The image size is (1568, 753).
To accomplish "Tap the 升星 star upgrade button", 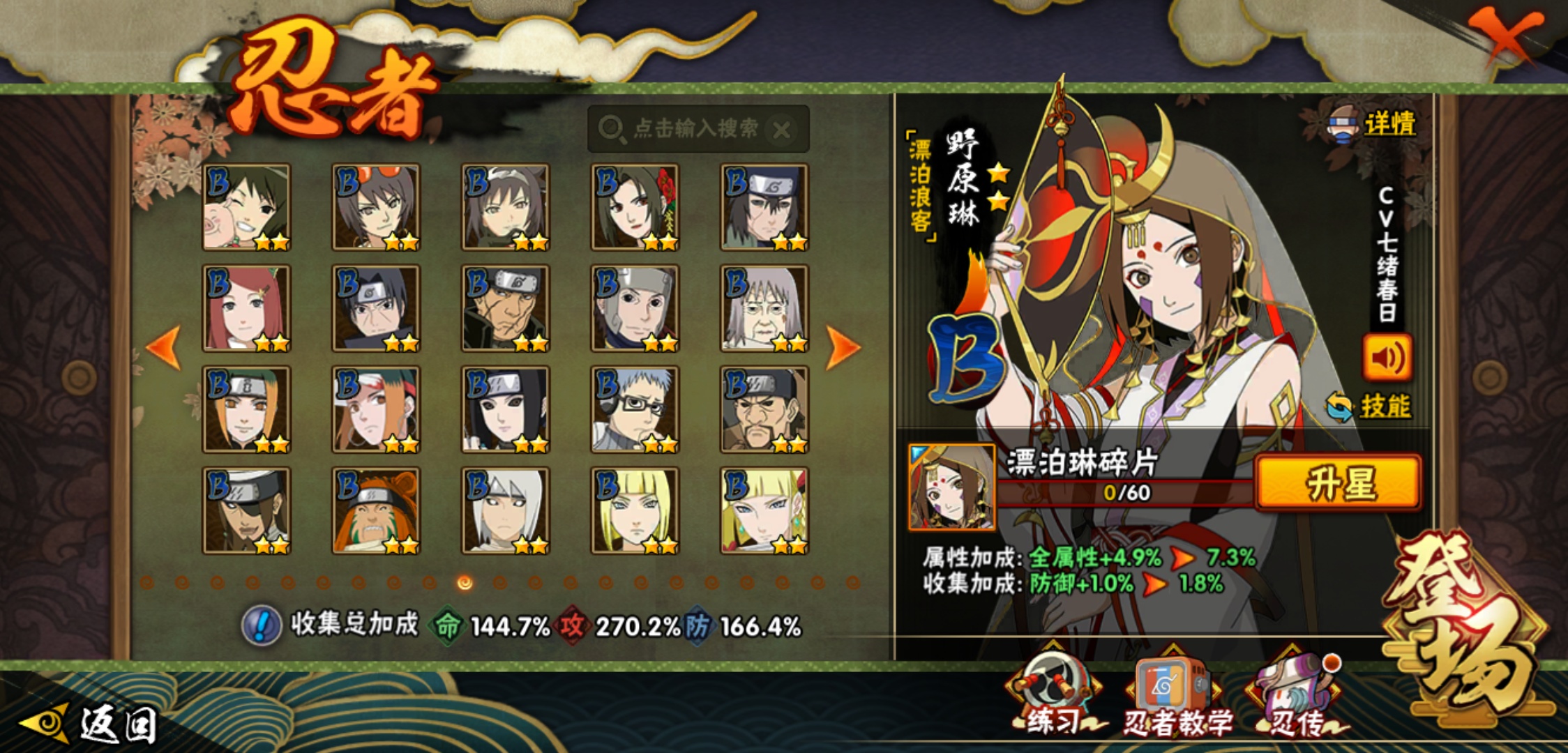I will tap(1338, 482).
